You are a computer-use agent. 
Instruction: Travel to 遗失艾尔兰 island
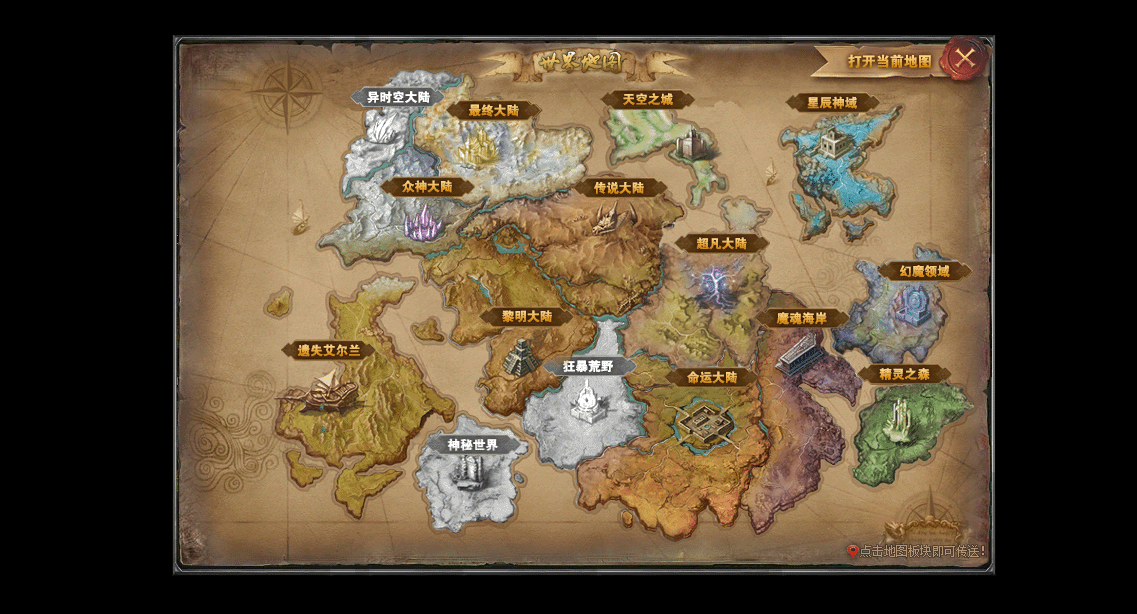[328, 351]
